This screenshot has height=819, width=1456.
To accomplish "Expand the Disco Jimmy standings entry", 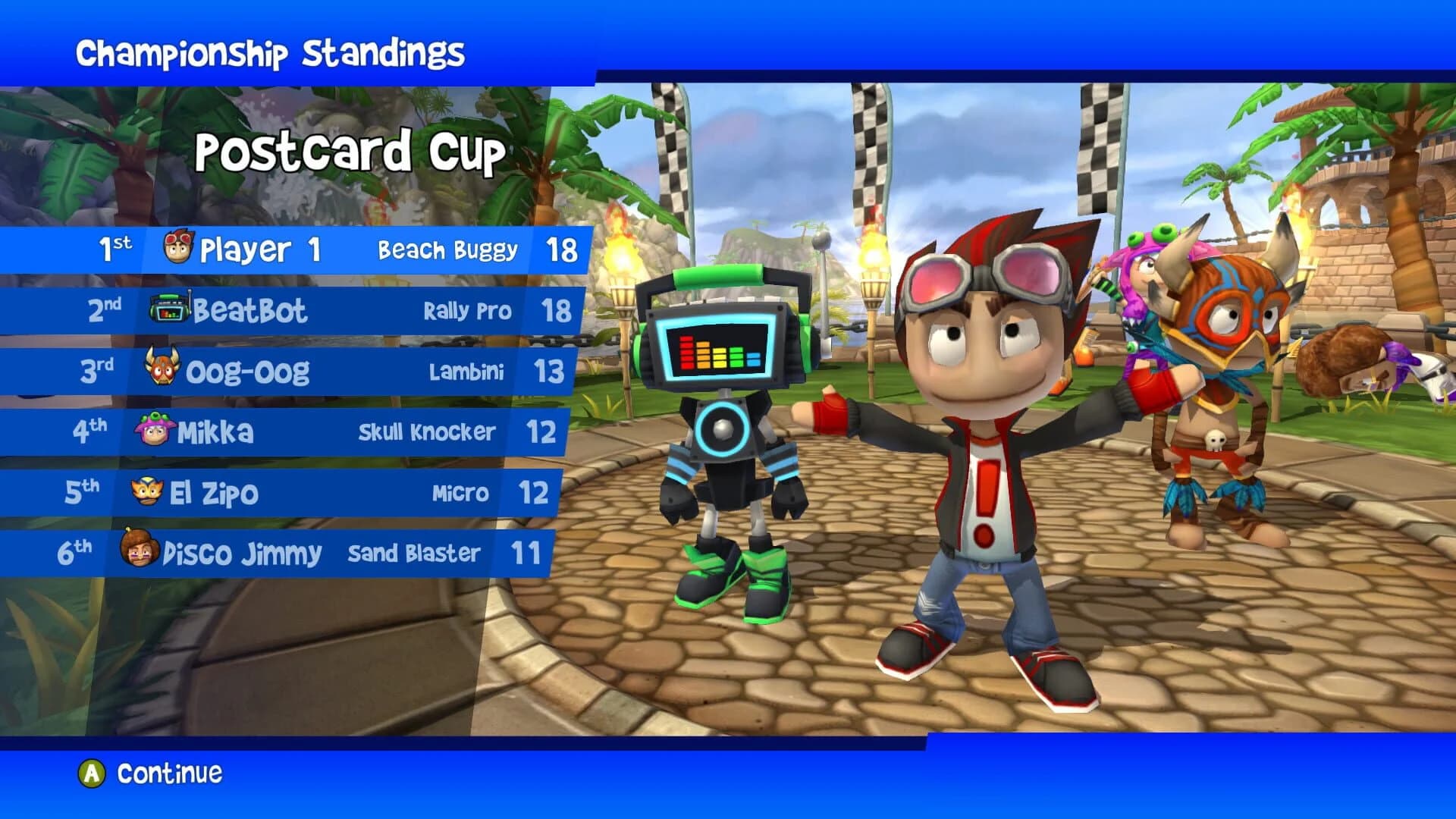I will pyautogui.click(x=303, y=553).
